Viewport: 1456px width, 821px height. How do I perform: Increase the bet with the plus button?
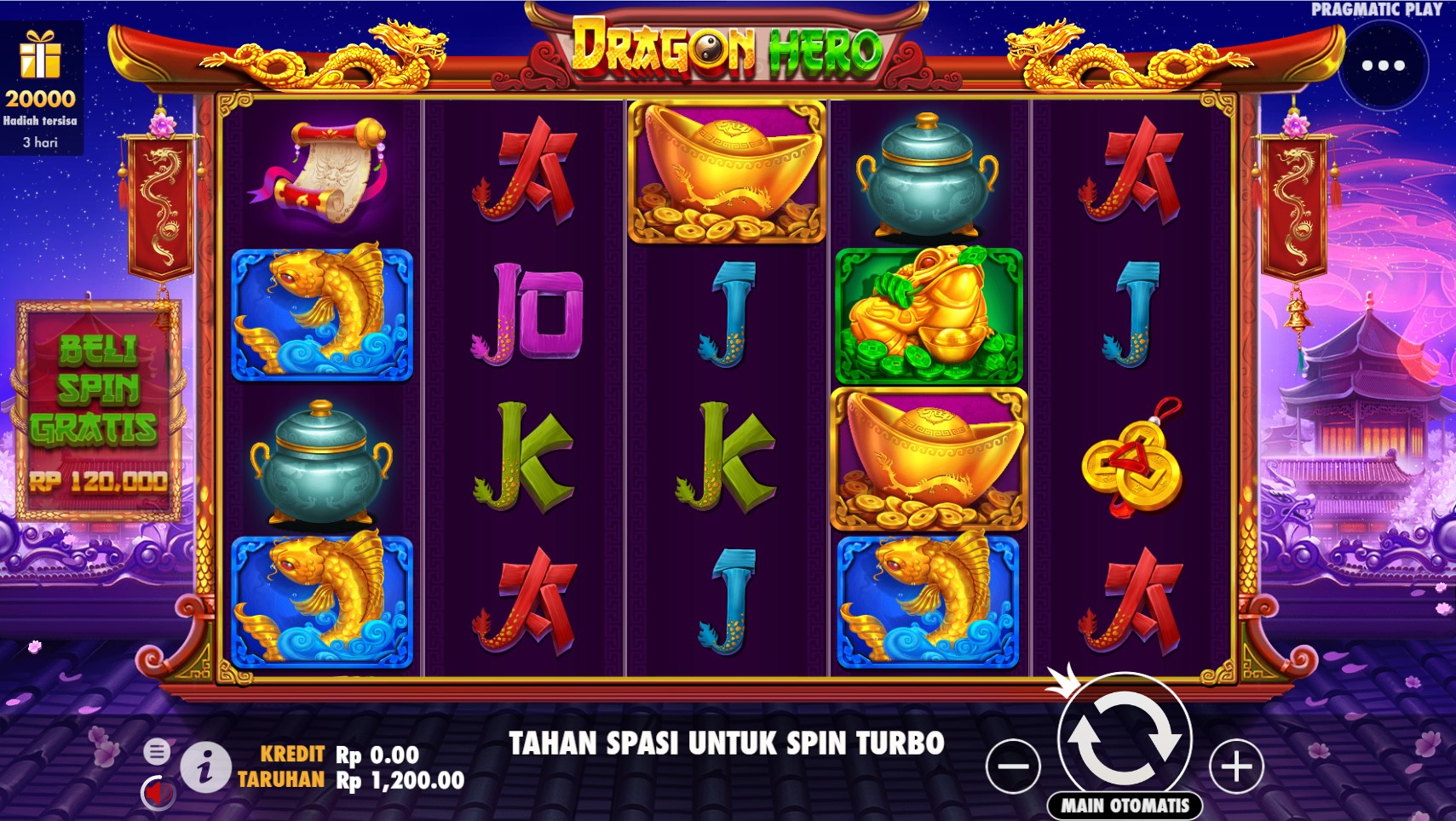point(1236,766)
